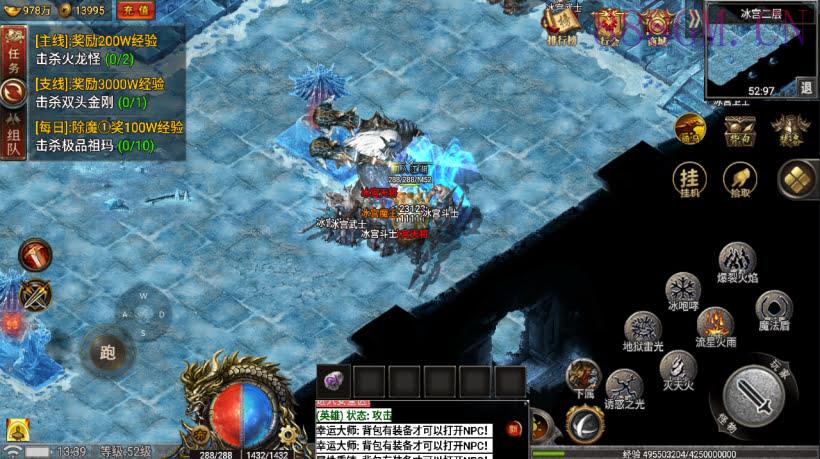The image size is (820, 459).
Task: Click the 冰宫二层 minimap
Action: tap(755, 47)
